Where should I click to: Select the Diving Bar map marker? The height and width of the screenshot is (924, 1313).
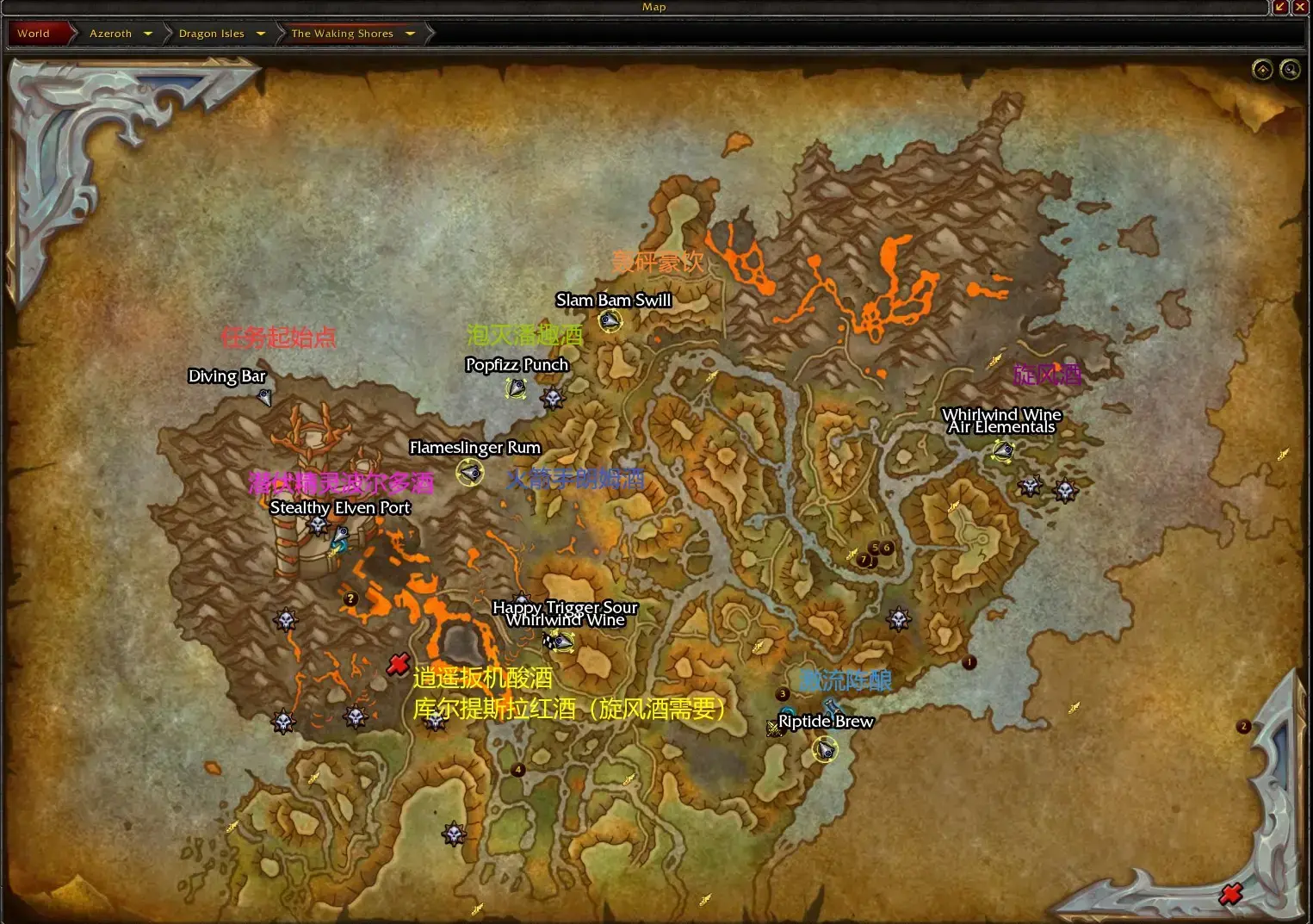pos(264,397)
